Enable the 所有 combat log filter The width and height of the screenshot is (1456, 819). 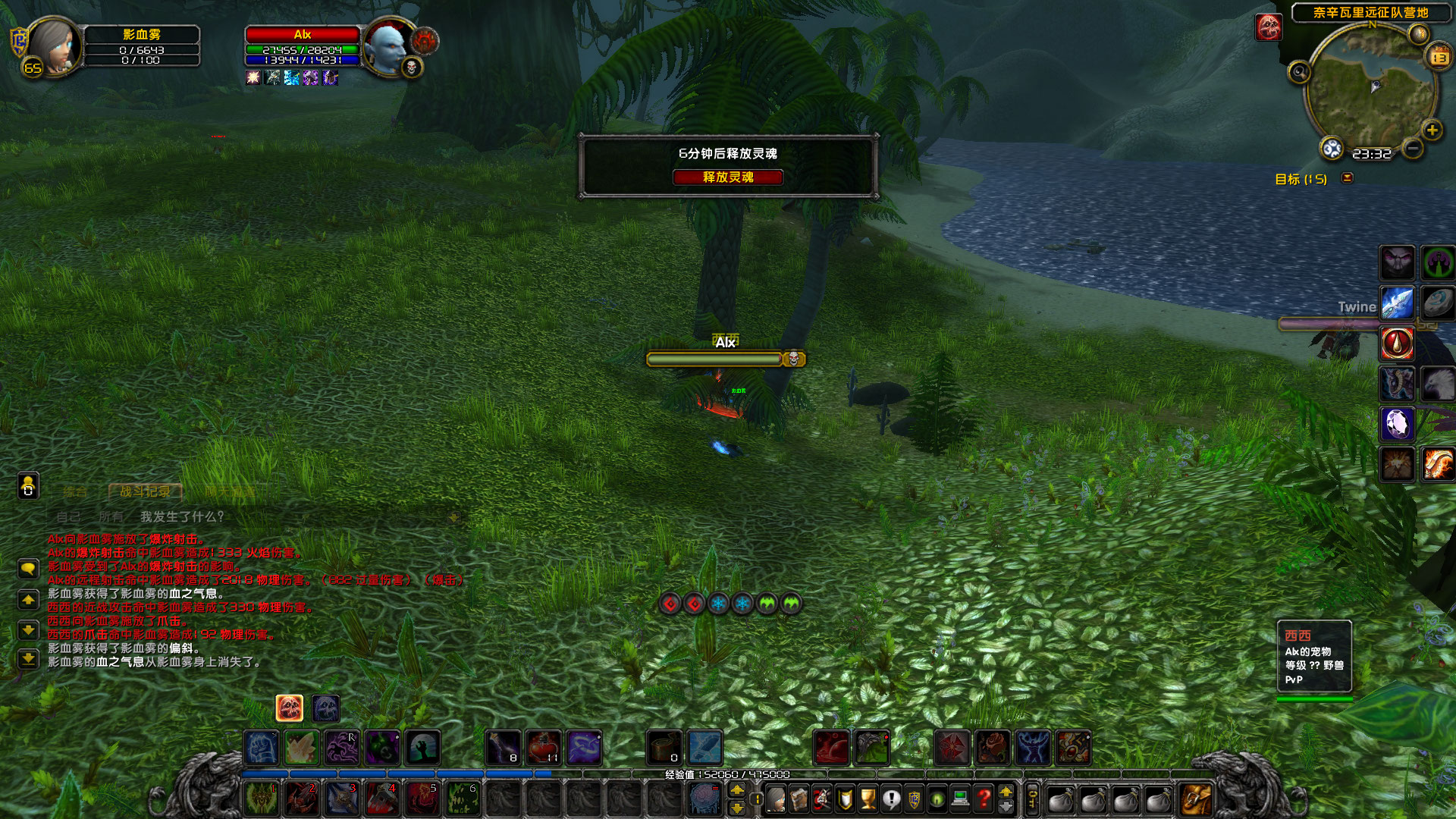pos(111,516)
